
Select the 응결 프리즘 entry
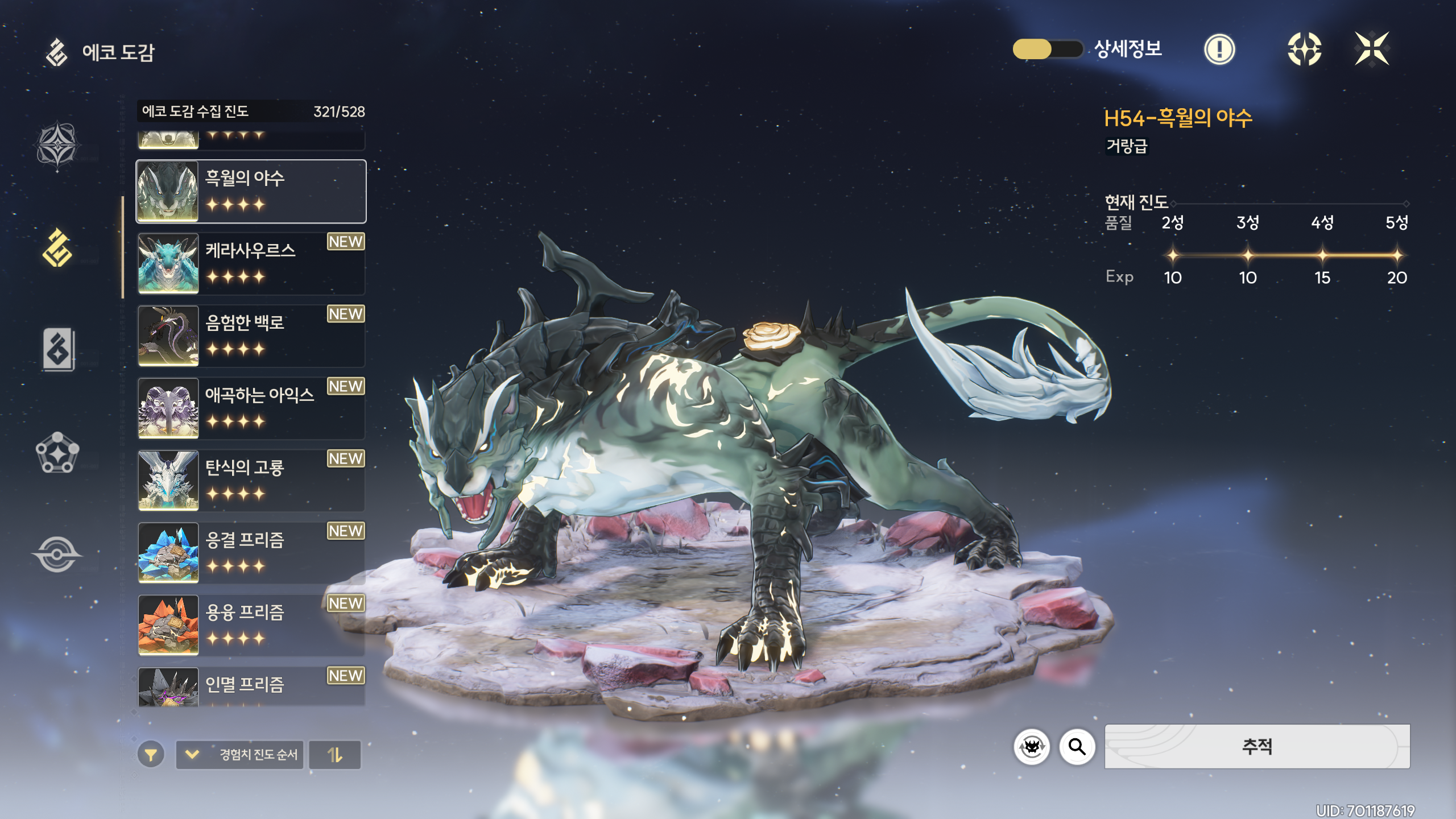251,553
